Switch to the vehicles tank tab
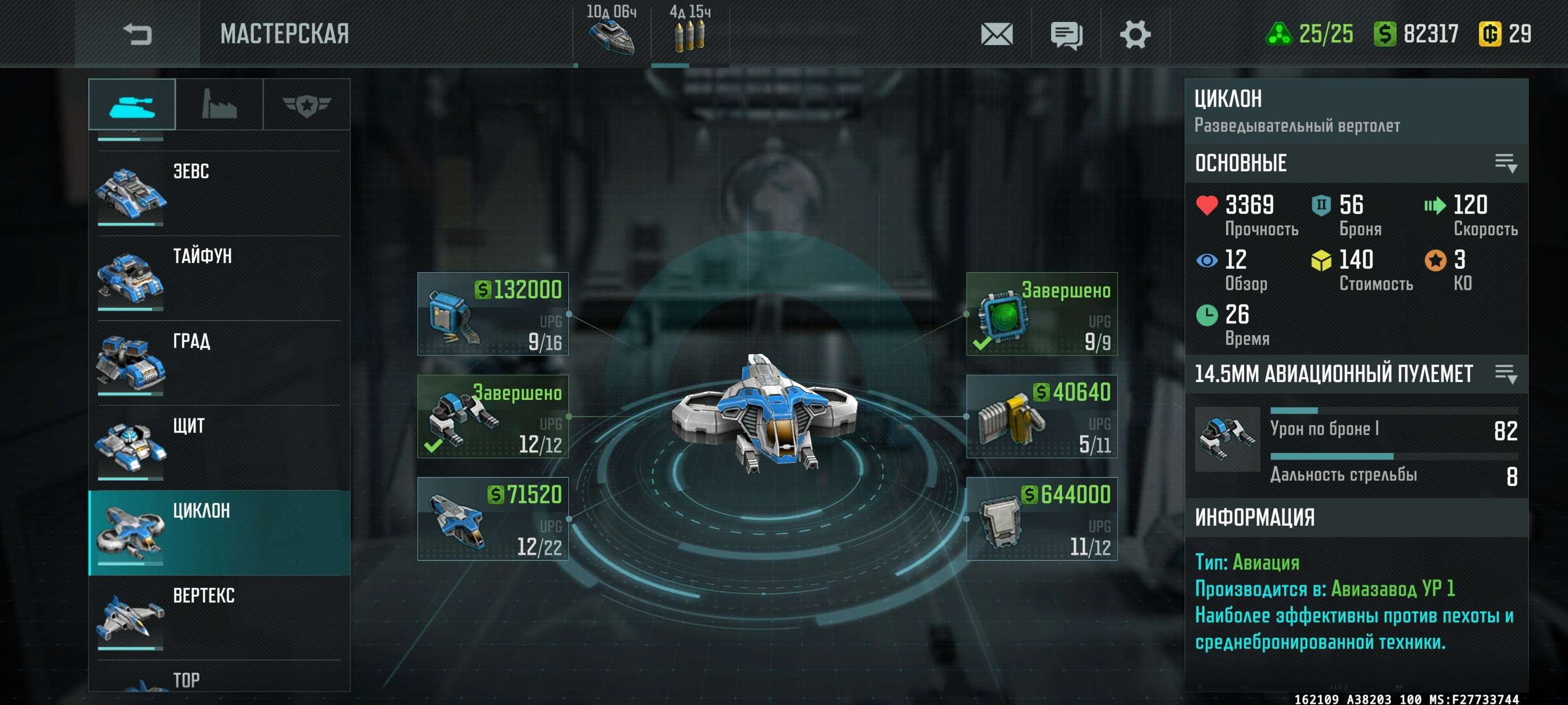The image size is (1568, 705). pos(131,105)
